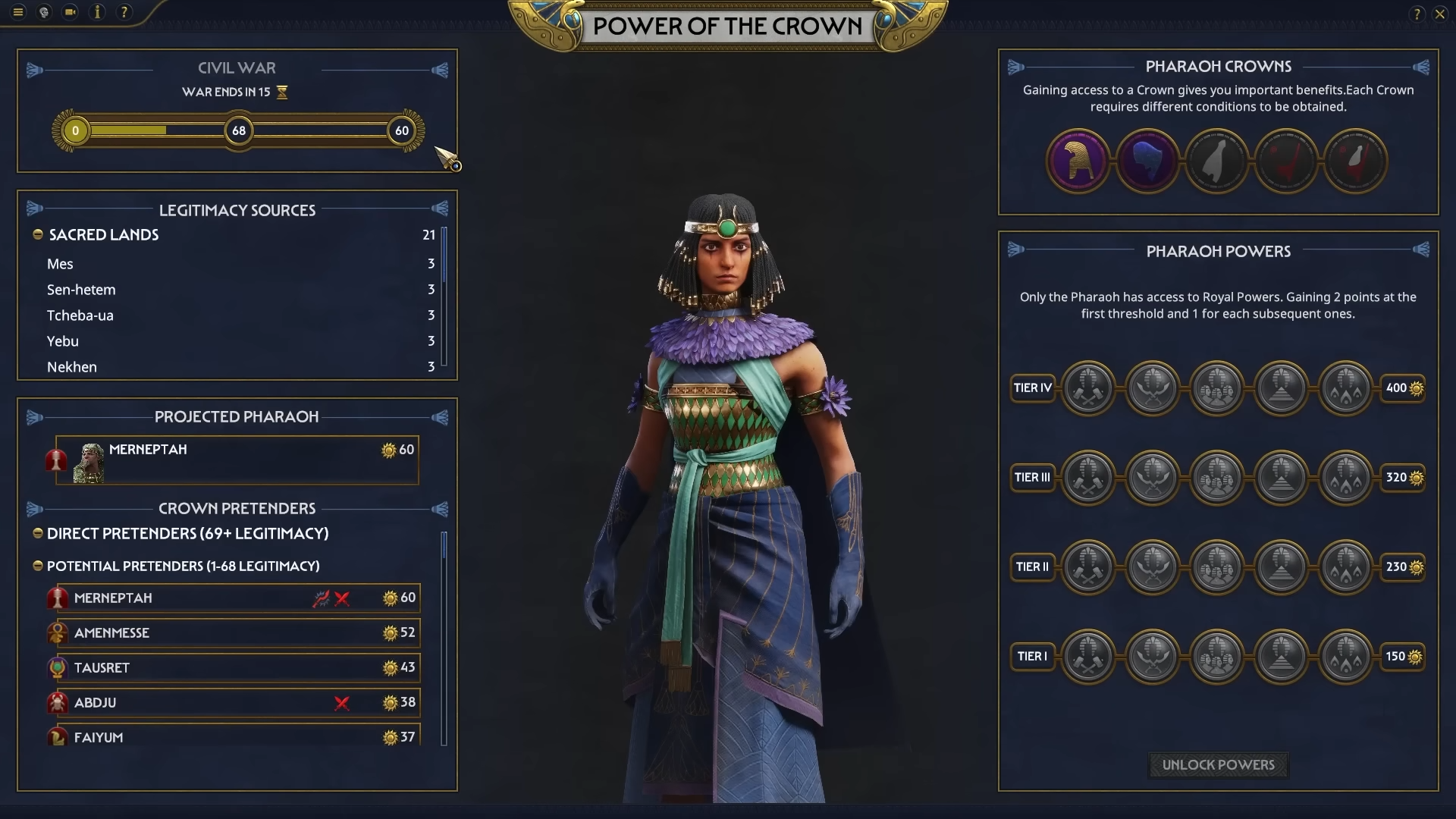1456x819 pixels.
Task: Select the golden crown icon in Pharaoh Crowns
Action: point(1078,161)
